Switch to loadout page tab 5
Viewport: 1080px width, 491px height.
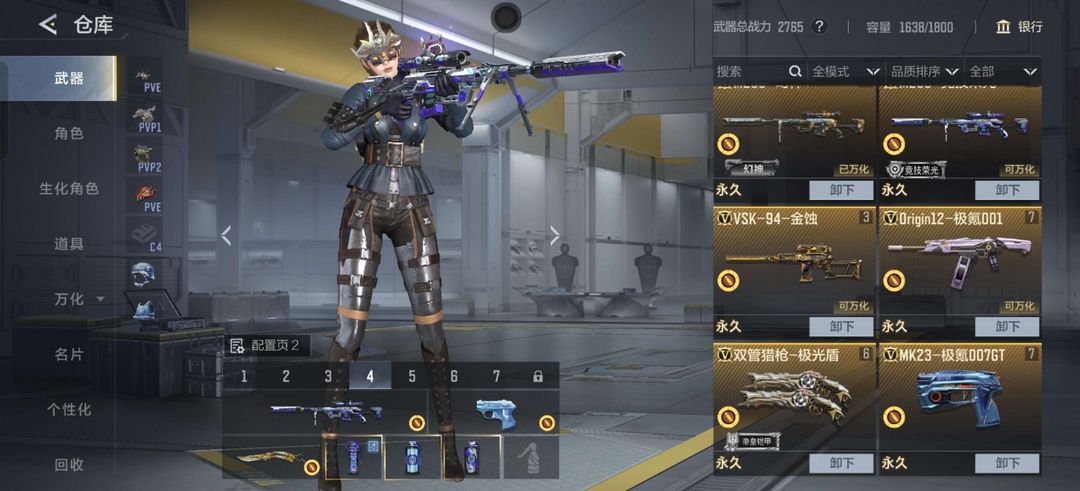tap(411, 376)
